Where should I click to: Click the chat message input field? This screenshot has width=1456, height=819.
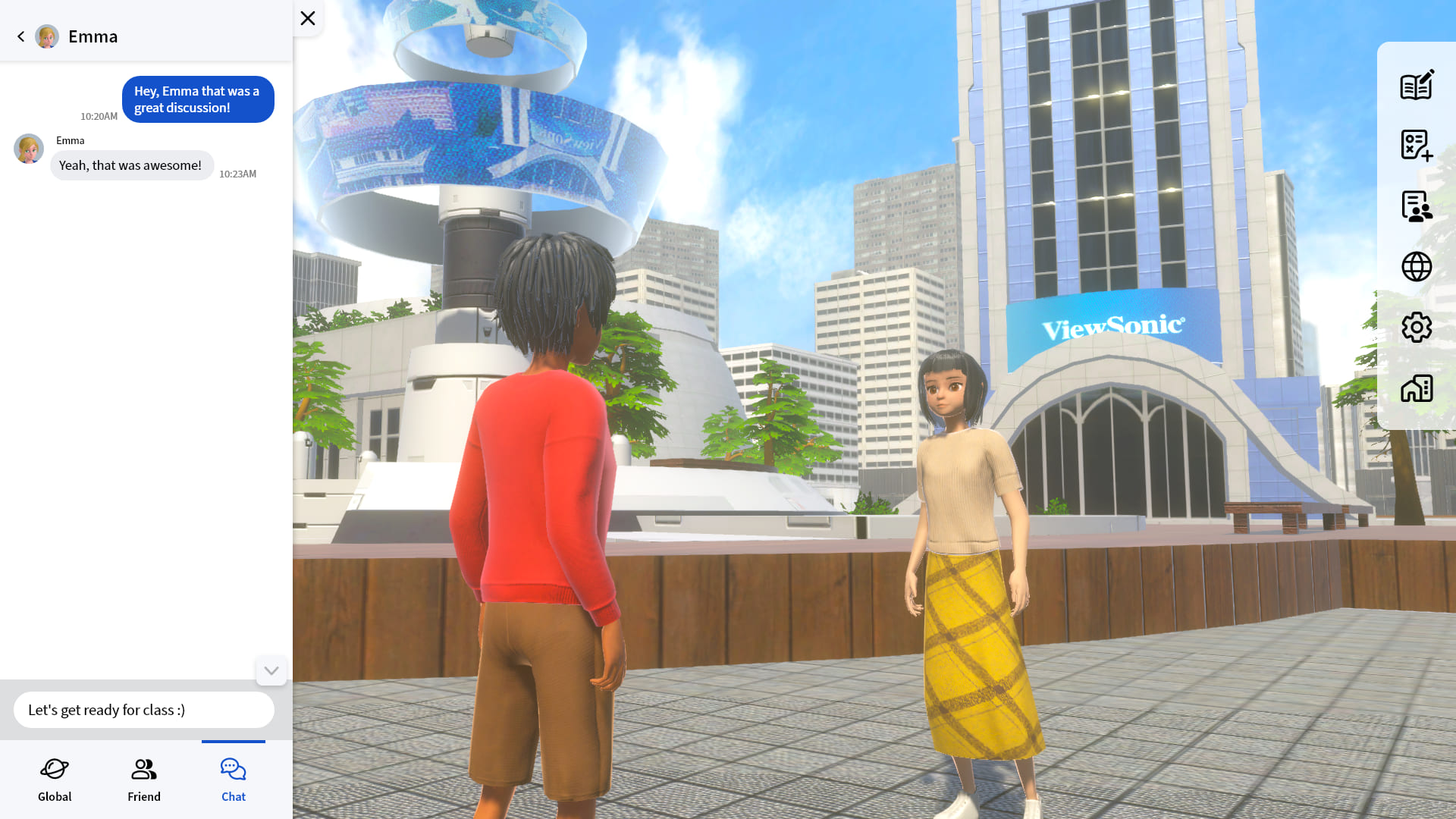point(144,710)
